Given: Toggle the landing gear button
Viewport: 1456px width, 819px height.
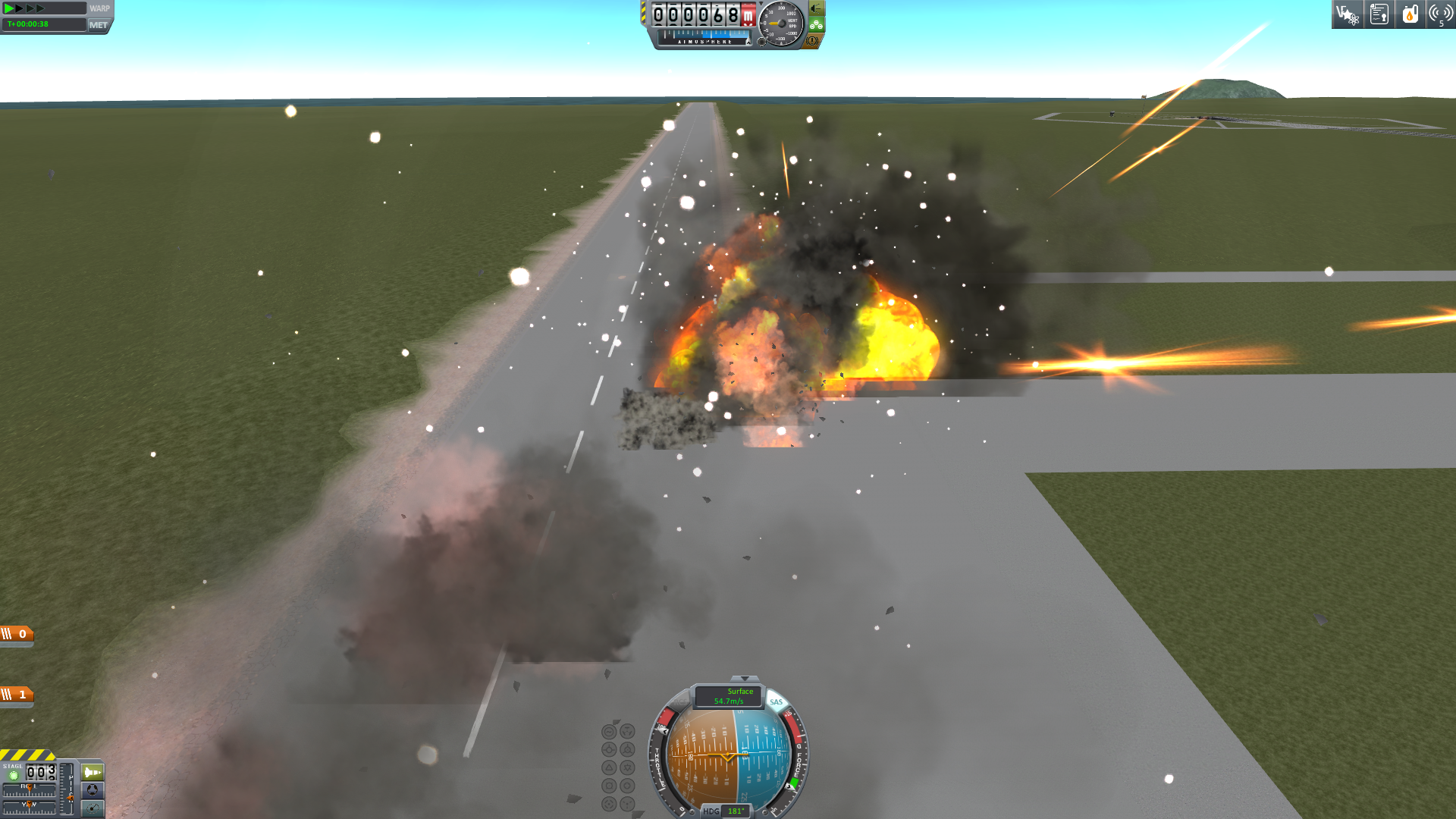Looking at the screenshot, I should pos(816,24).
